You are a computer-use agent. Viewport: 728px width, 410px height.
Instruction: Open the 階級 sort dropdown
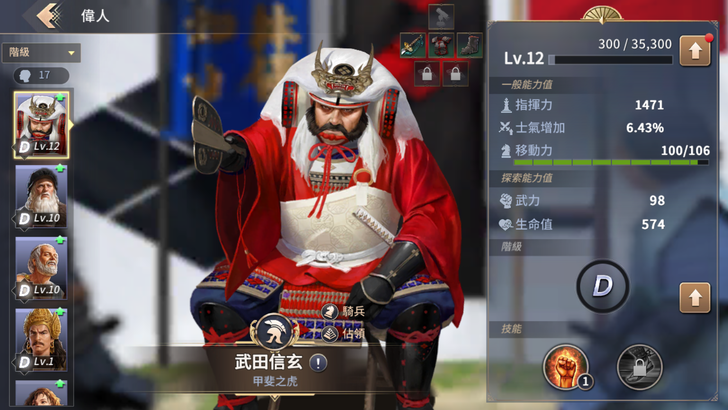41,52
